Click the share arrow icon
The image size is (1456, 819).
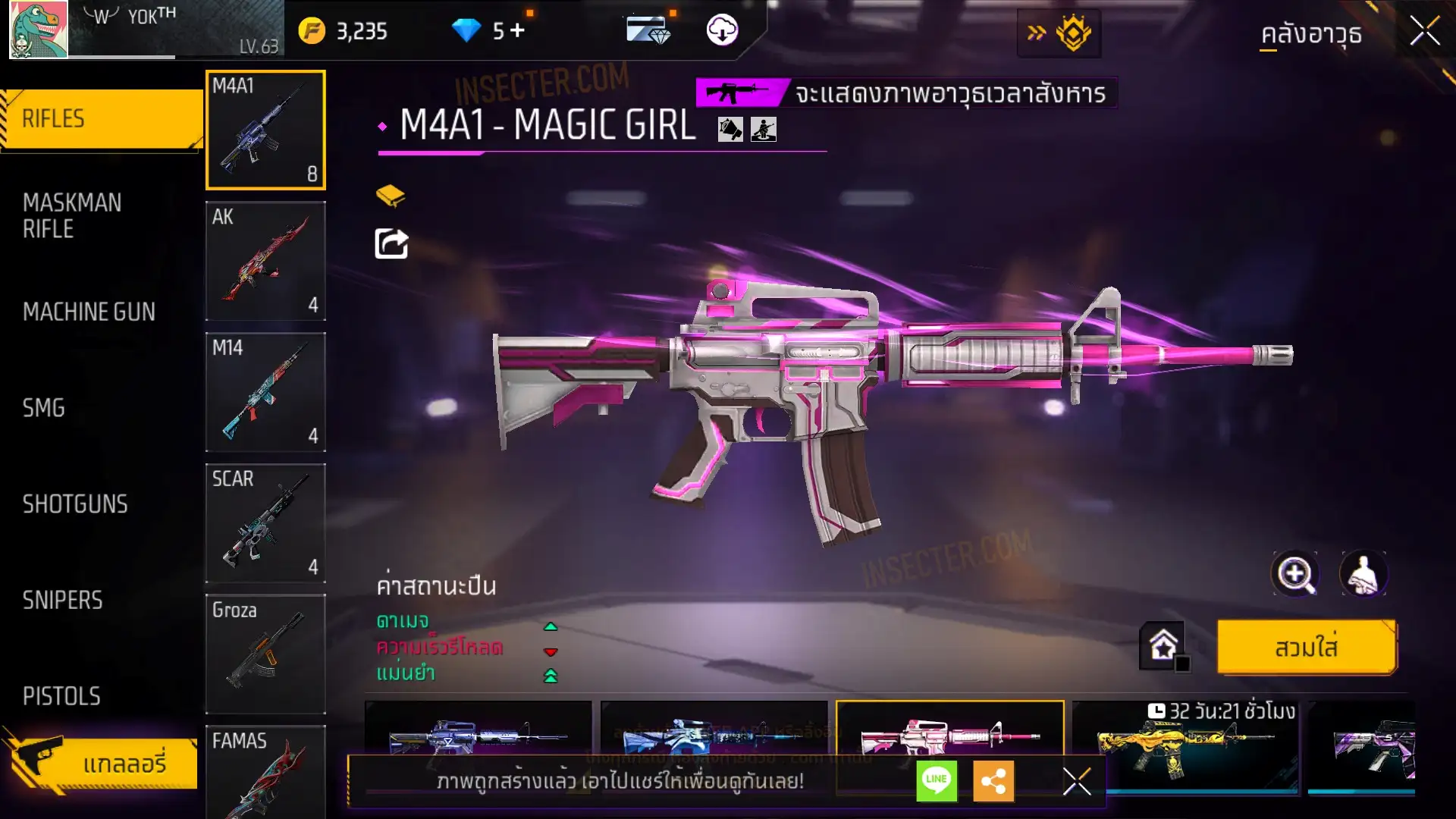(391, 244)
